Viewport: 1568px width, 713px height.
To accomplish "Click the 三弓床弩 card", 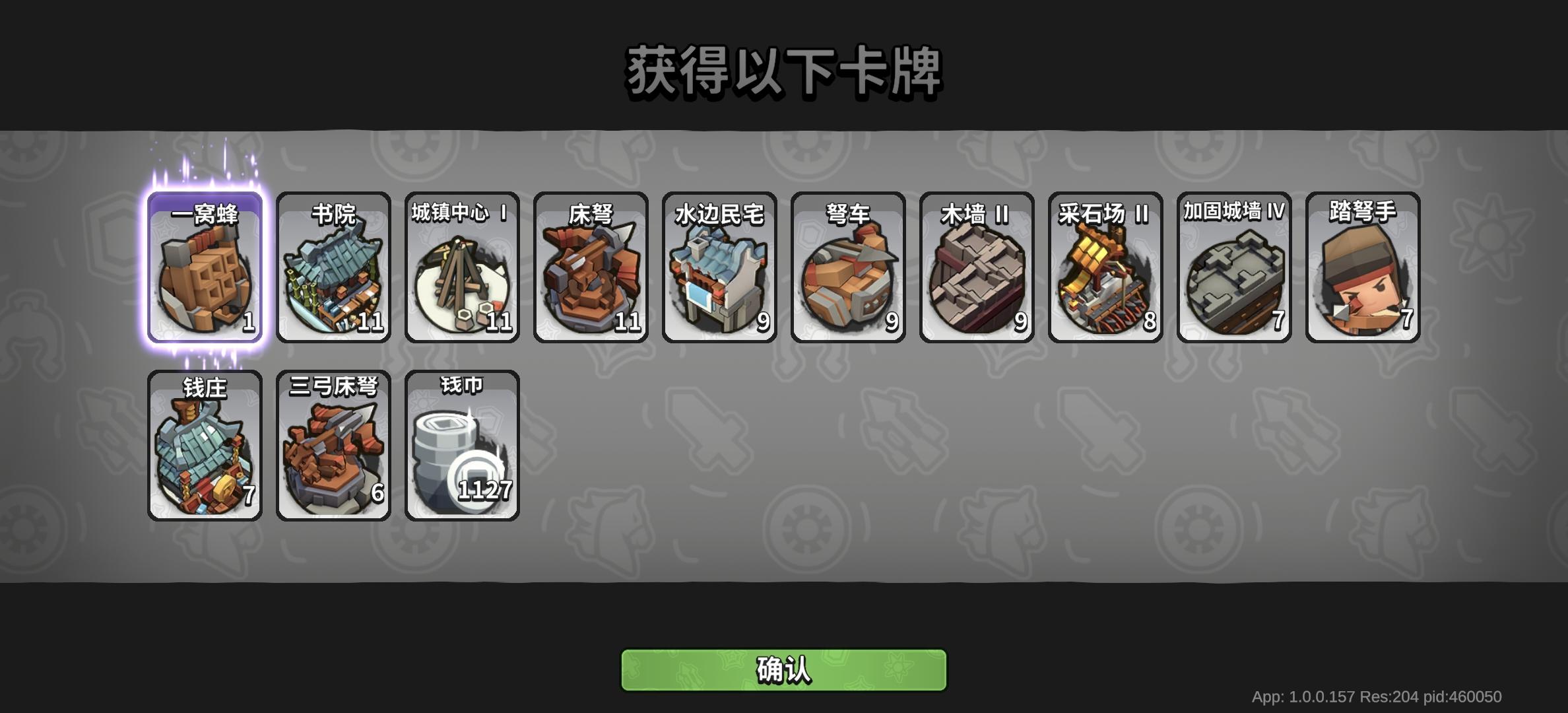I will [333, 442].
